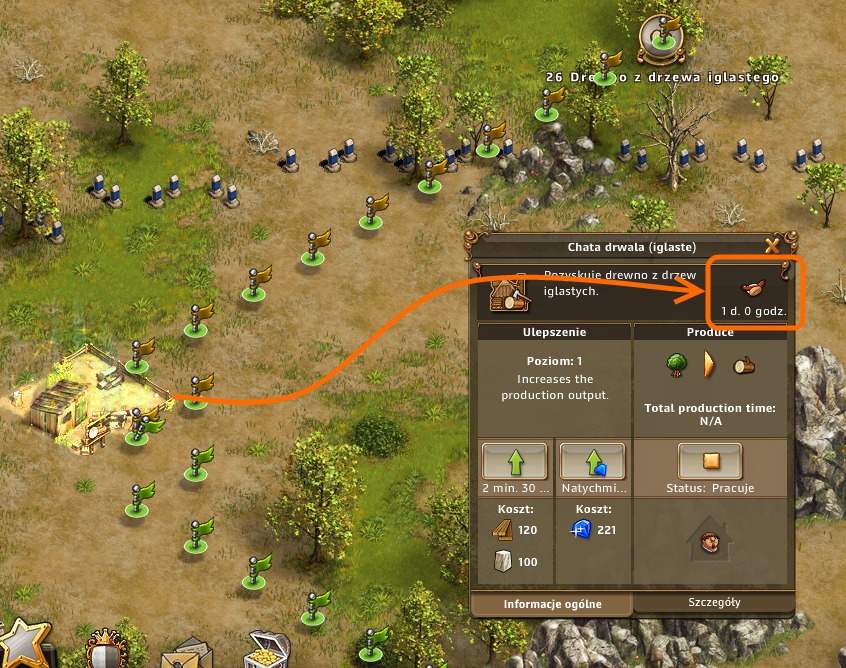Switch to the Szczegóły tab
Image resolution: width=846 pixels, height=668 pixels.
pos(714,602)
